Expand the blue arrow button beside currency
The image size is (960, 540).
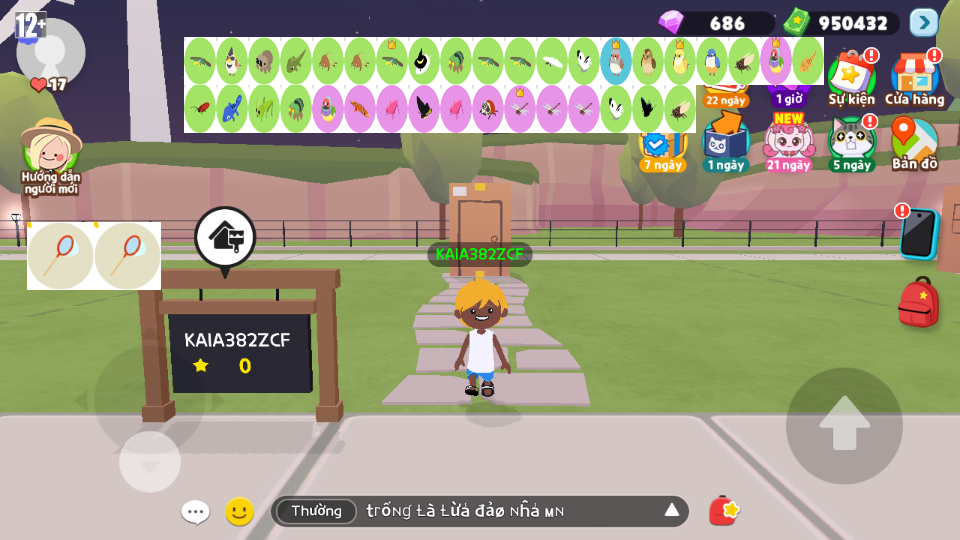pyautogui.click(x=924, y=22)
